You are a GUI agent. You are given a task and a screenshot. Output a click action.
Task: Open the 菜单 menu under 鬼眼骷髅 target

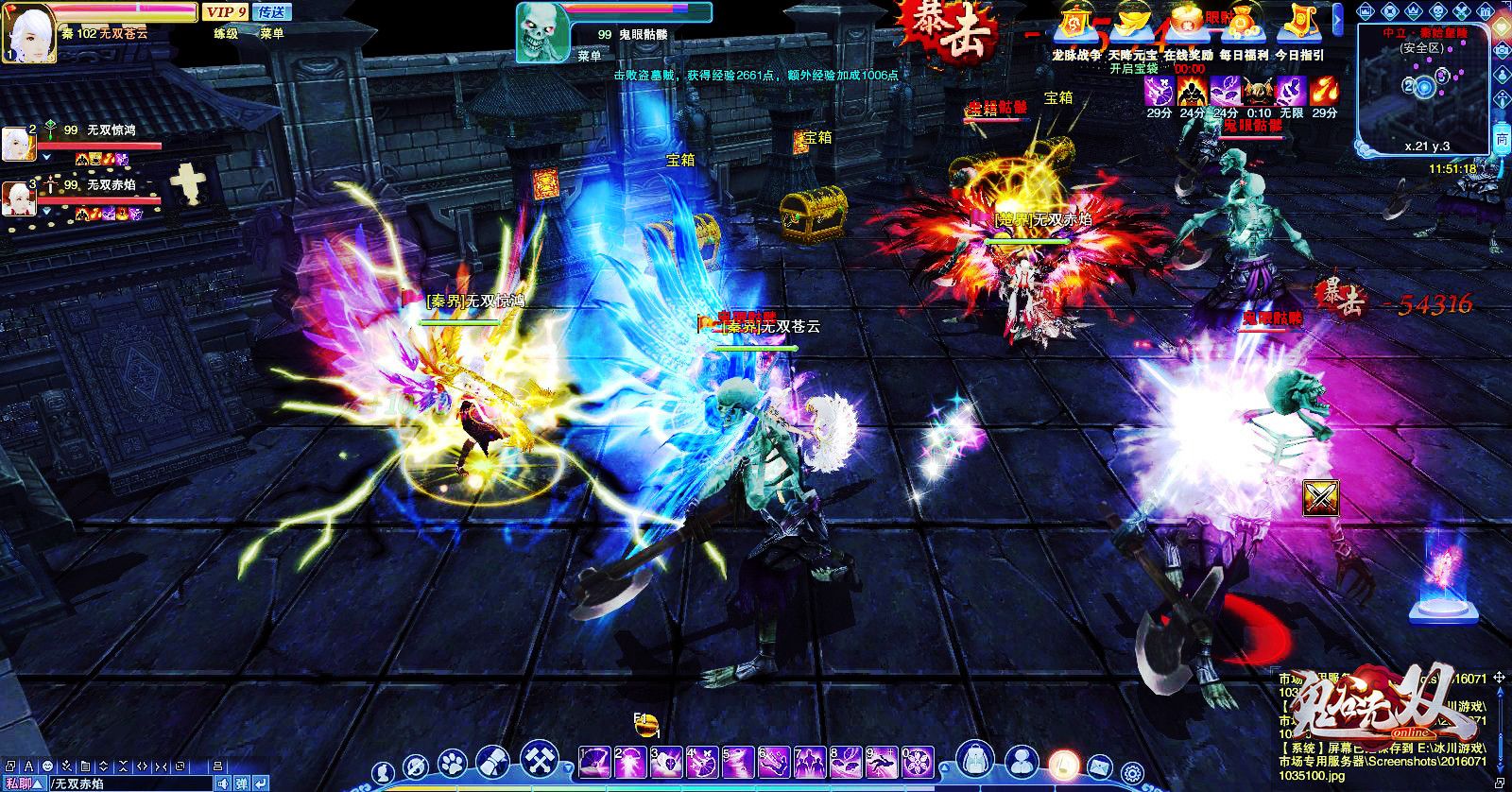(590, 56)
